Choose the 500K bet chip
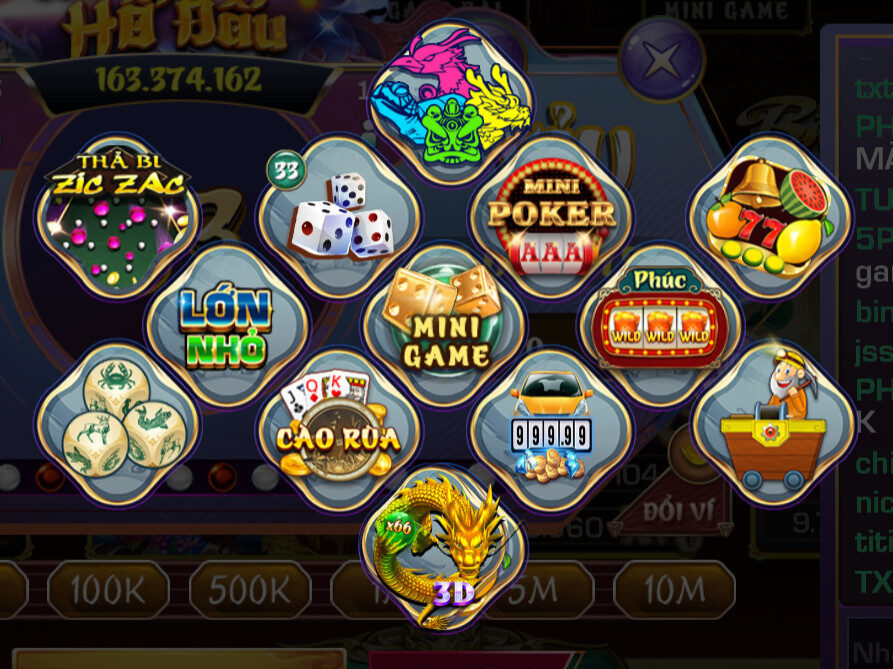 tap(251, 590)
